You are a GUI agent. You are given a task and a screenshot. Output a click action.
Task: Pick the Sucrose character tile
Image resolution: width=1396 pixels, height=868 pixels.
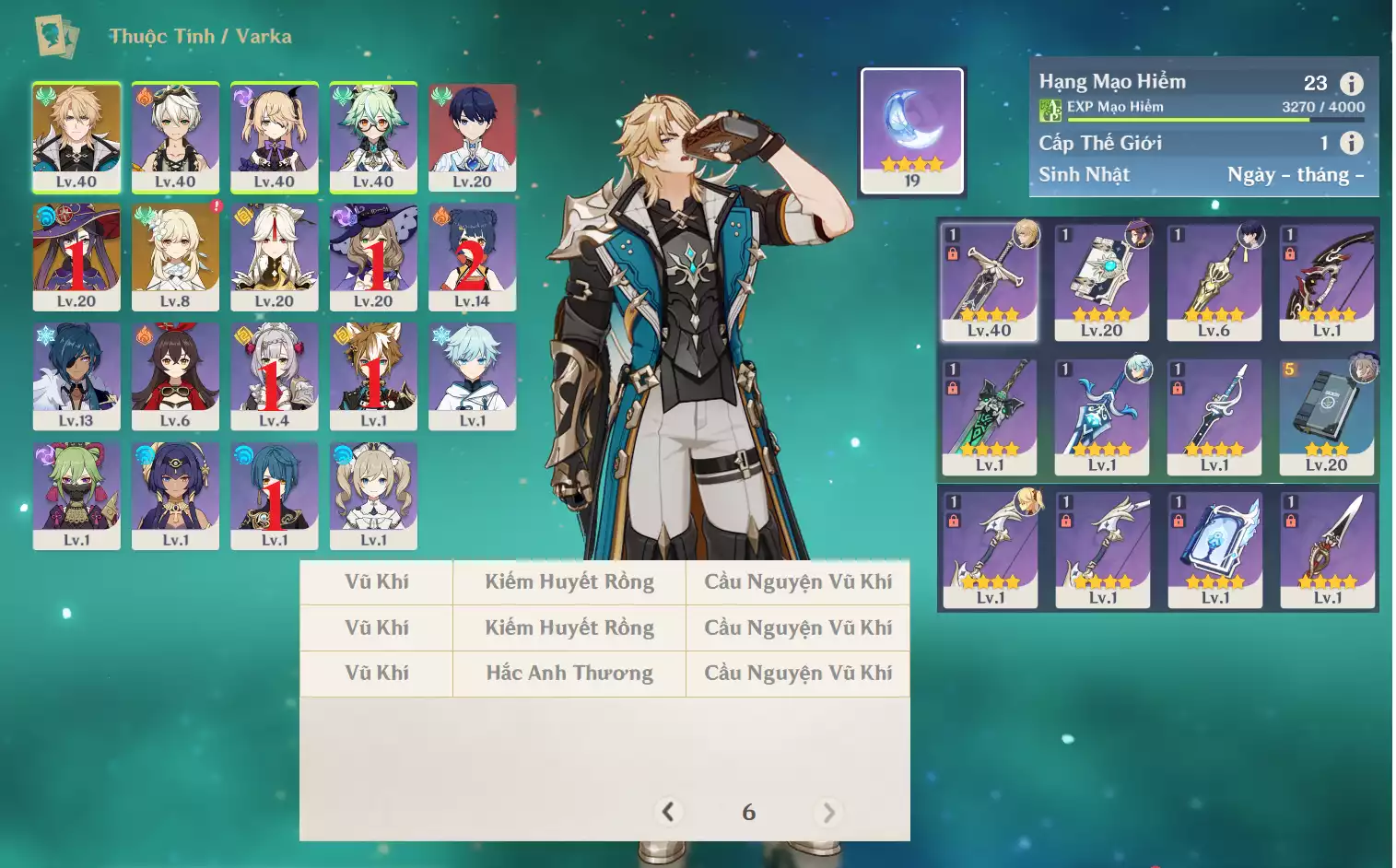pos(373,136)
